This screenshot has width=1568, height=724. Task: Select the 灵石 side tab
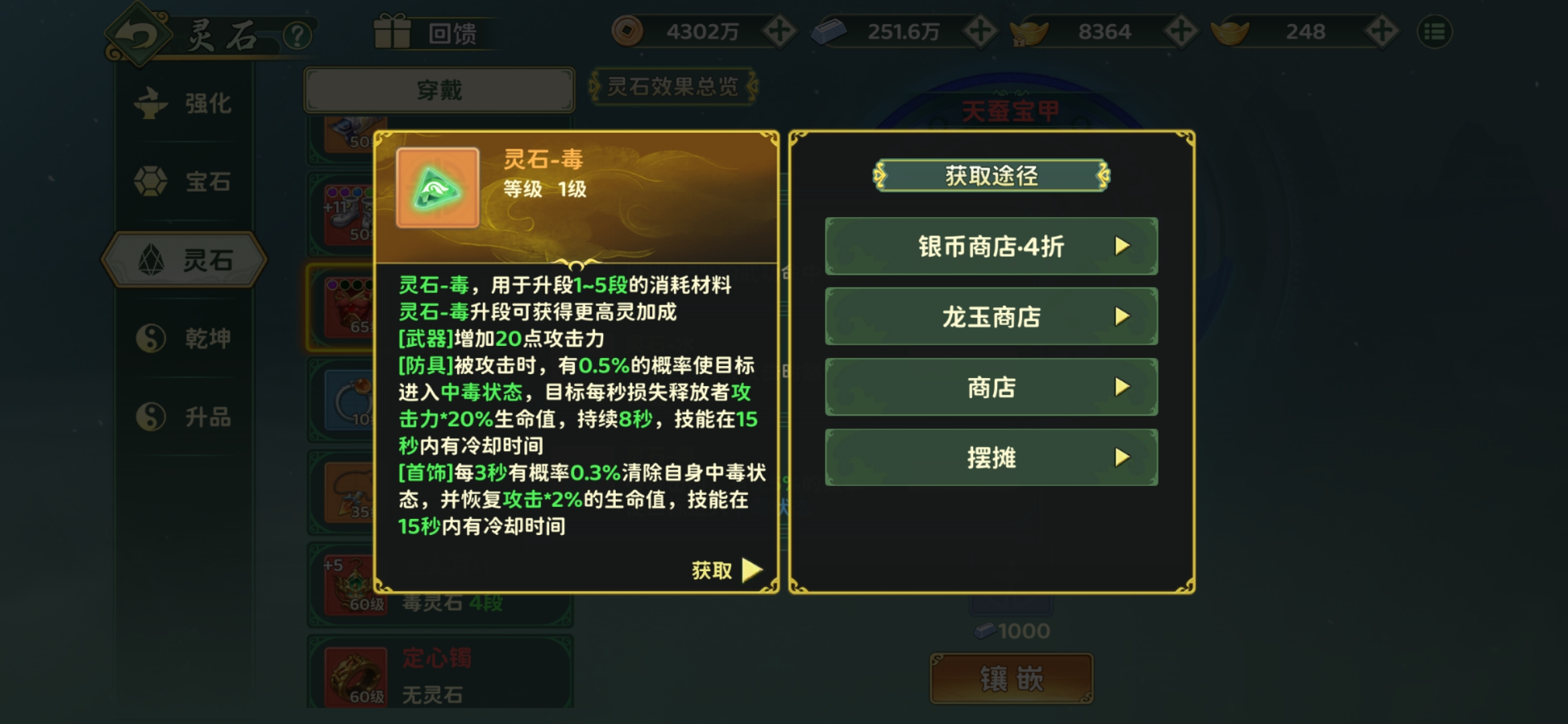[184, 260]
